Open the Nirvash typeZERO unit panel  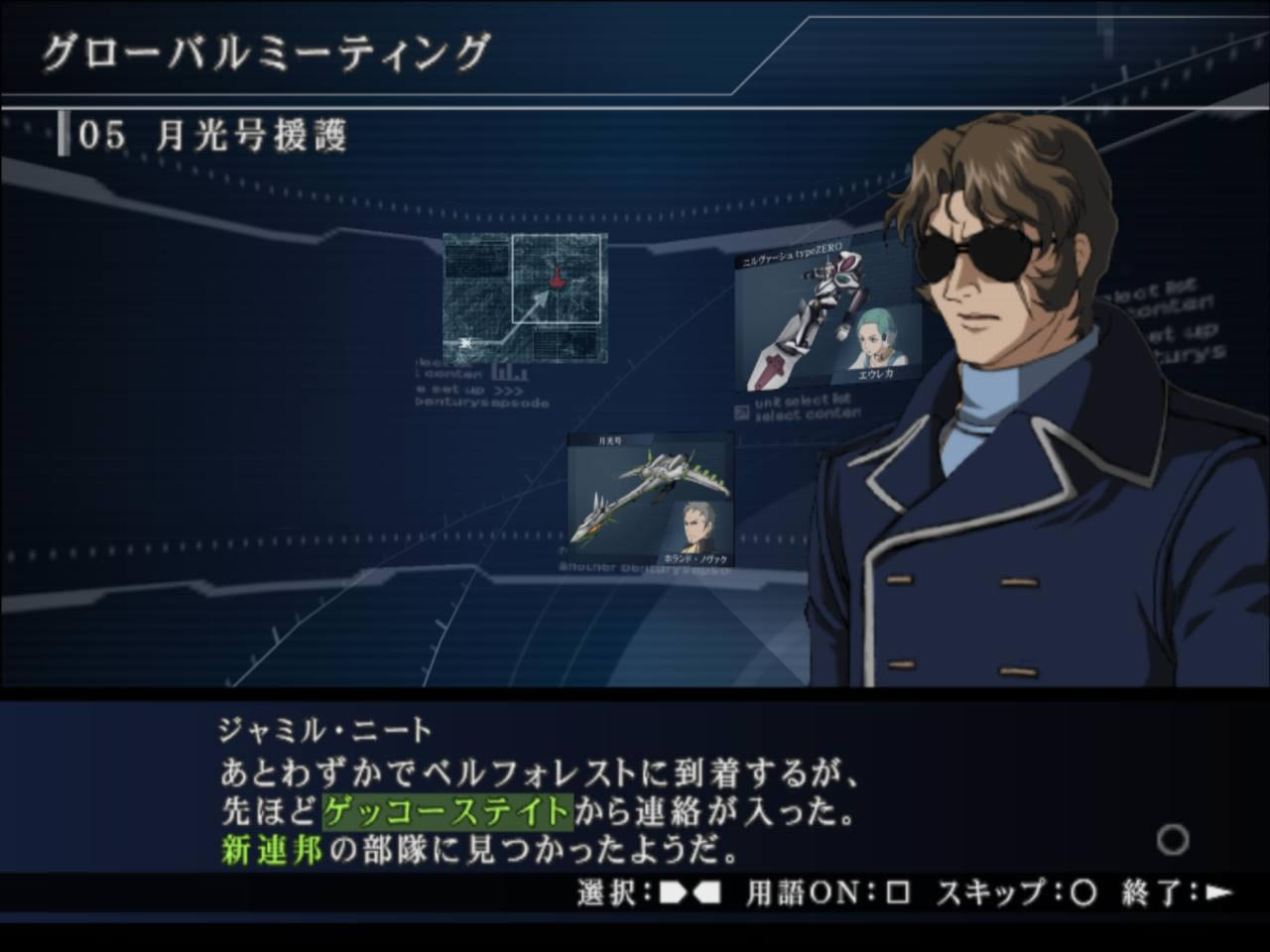point(829,315)
